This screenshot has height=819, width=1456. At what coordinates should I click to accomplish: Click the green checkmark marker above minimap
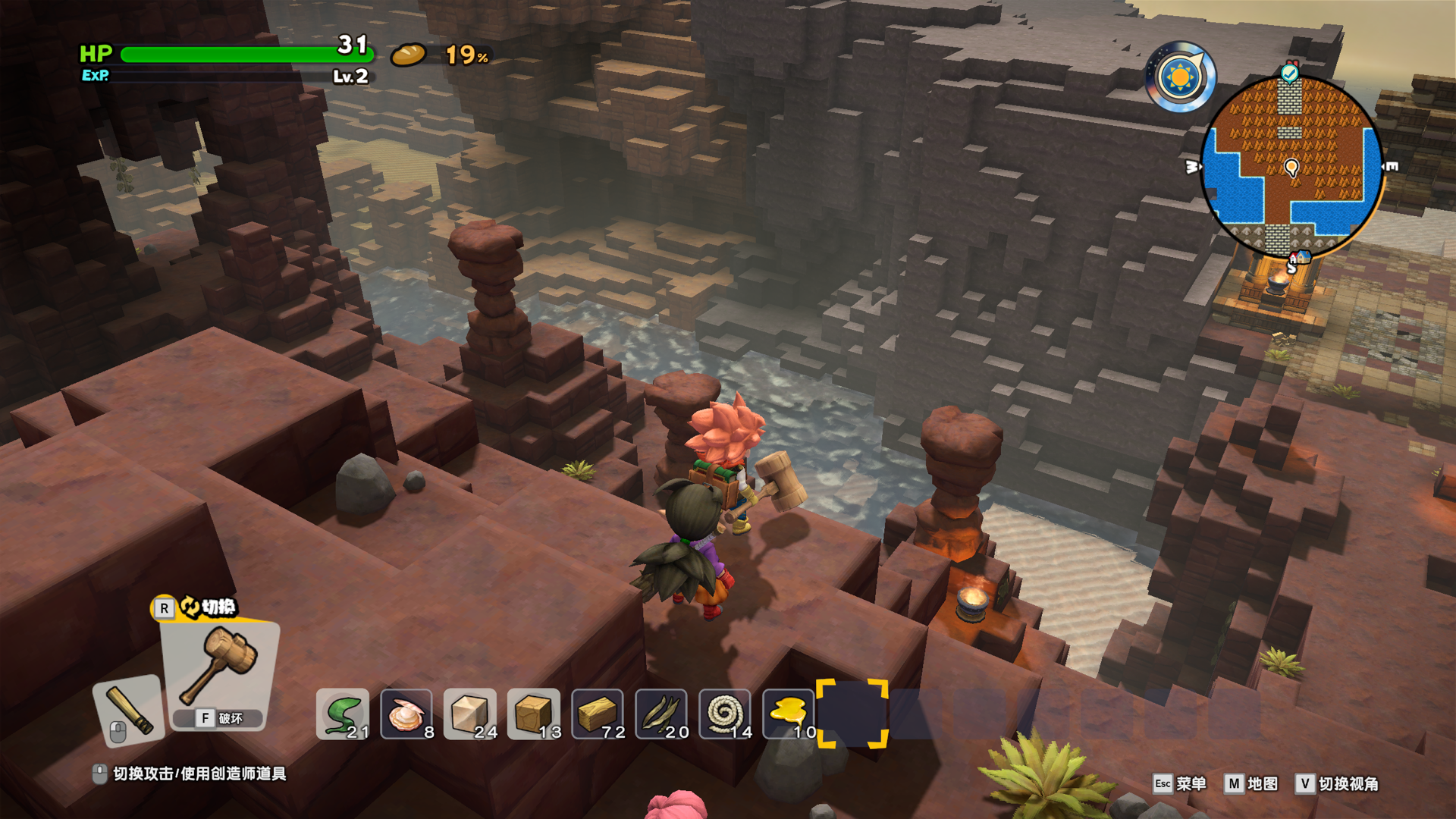1289,73
